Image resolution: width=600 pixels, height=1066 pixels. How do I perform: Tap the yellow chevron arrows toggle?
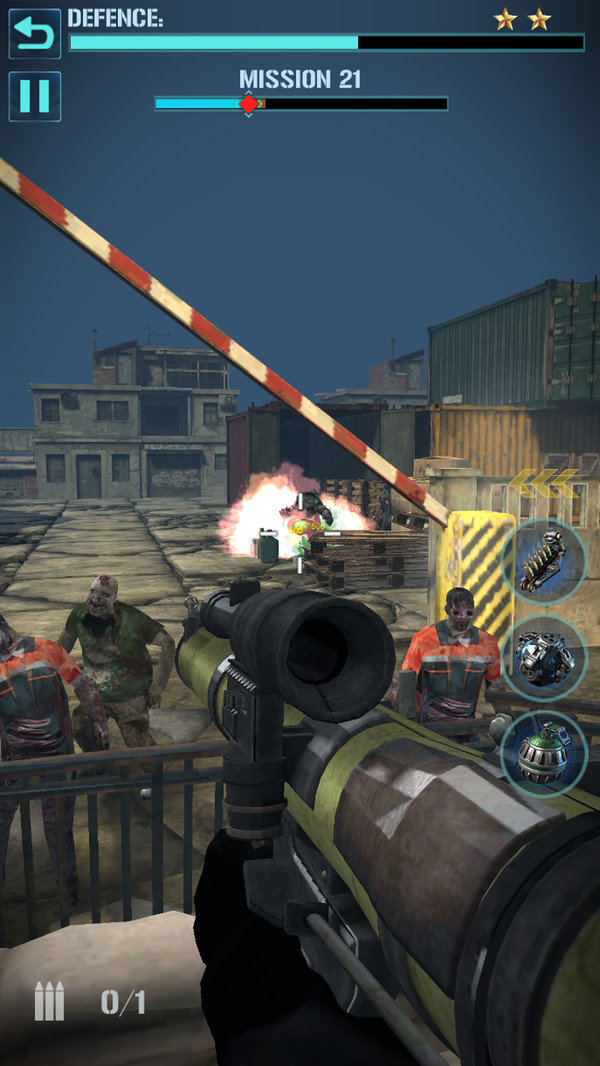tap(543, 483)
